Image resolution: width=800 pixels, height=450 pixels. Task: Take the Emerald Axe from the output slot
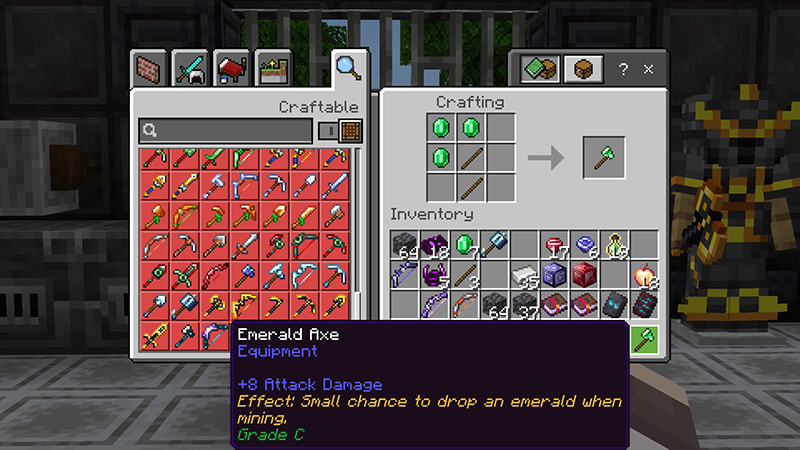604,157
